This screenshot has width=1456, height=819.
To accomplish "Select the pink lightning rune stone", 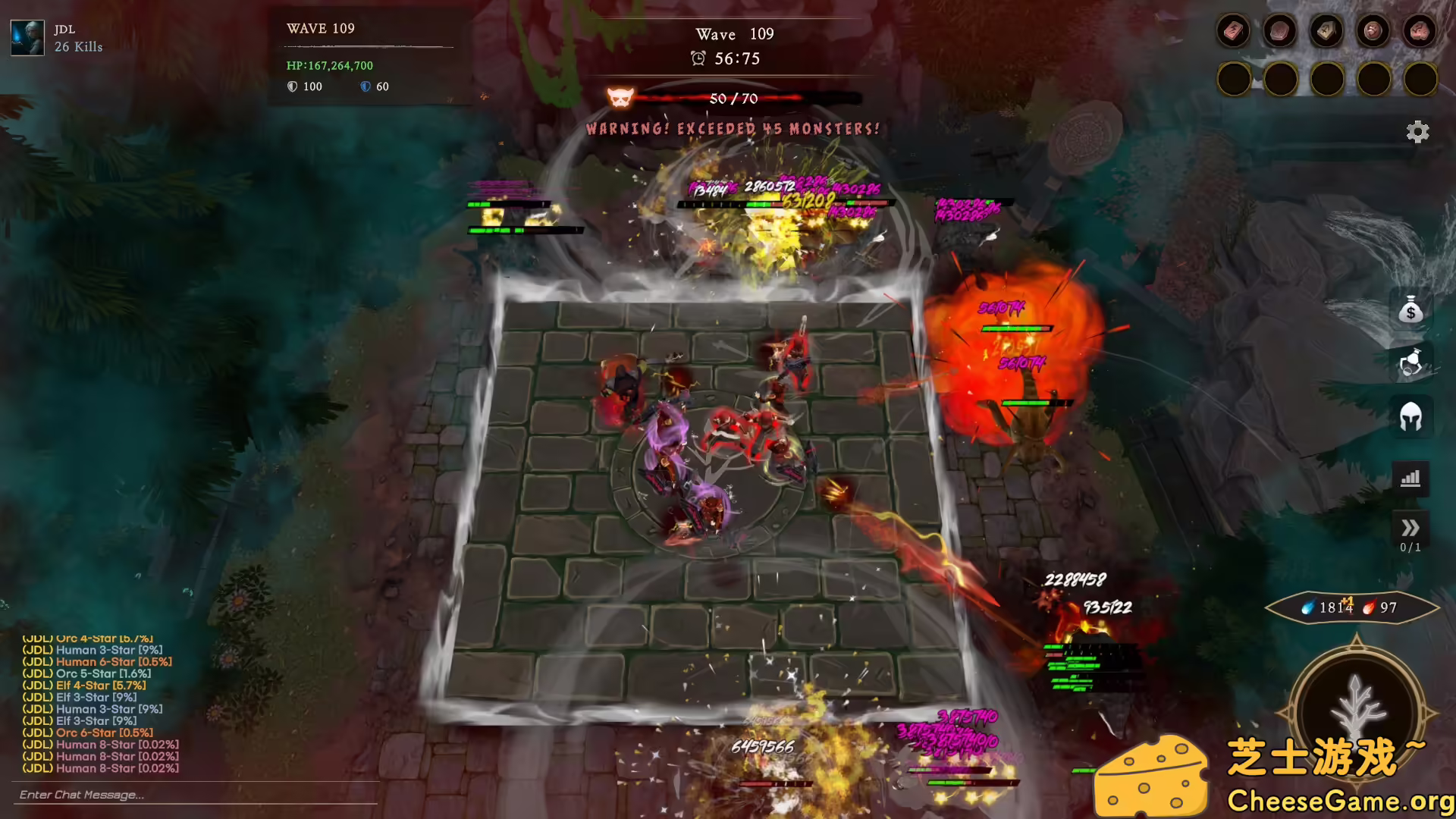I will 1233,32.
